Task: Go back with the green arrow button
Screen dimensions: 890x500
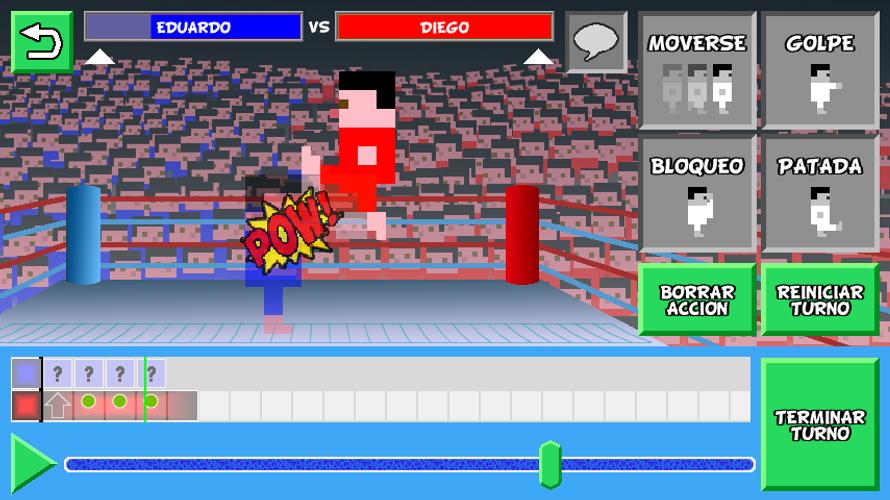Action: coord(42,42)
